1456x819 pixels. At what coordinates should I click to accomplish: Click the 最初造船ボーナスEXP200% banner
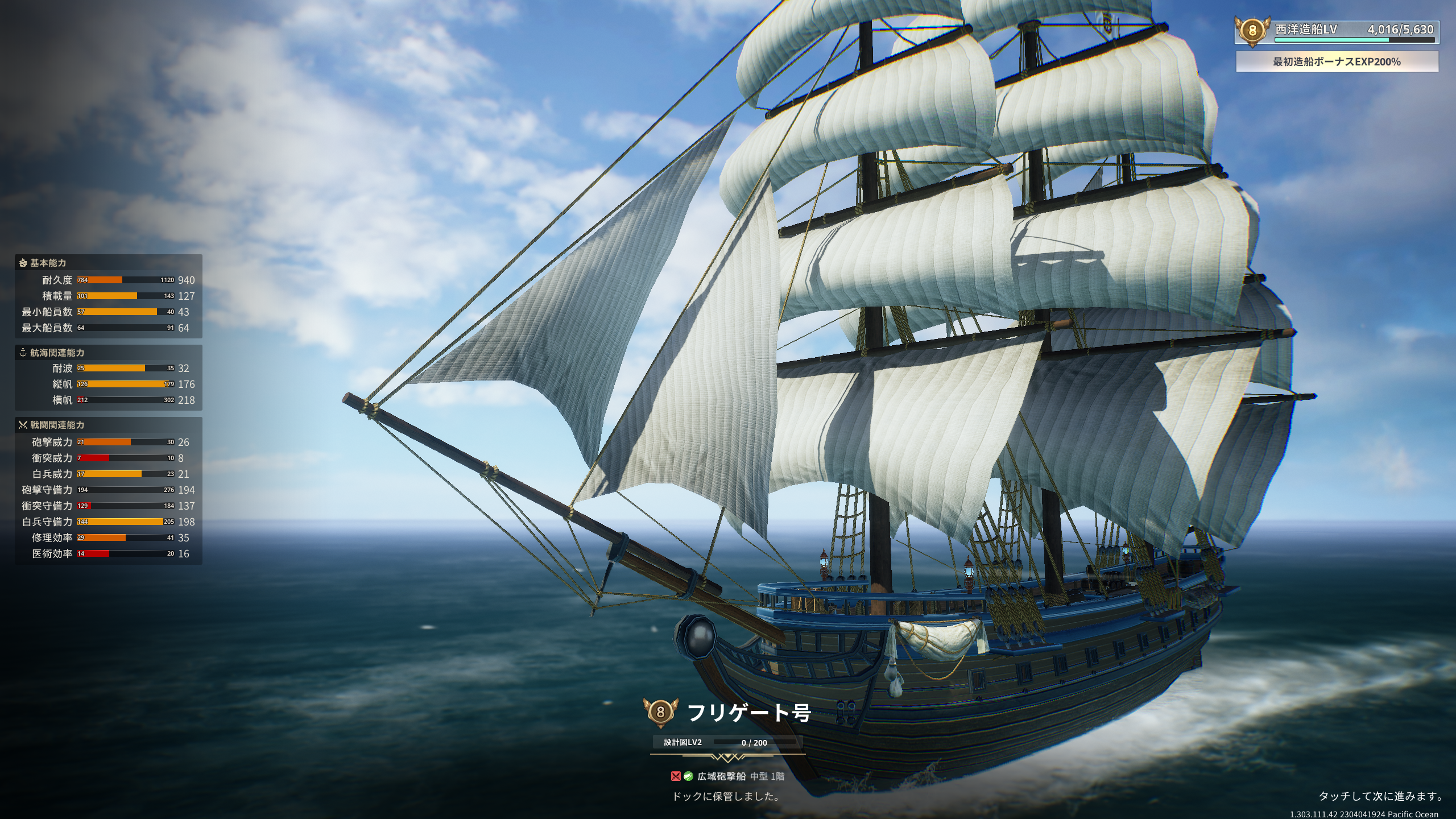pyautogui.click(x=1337, y=61)
